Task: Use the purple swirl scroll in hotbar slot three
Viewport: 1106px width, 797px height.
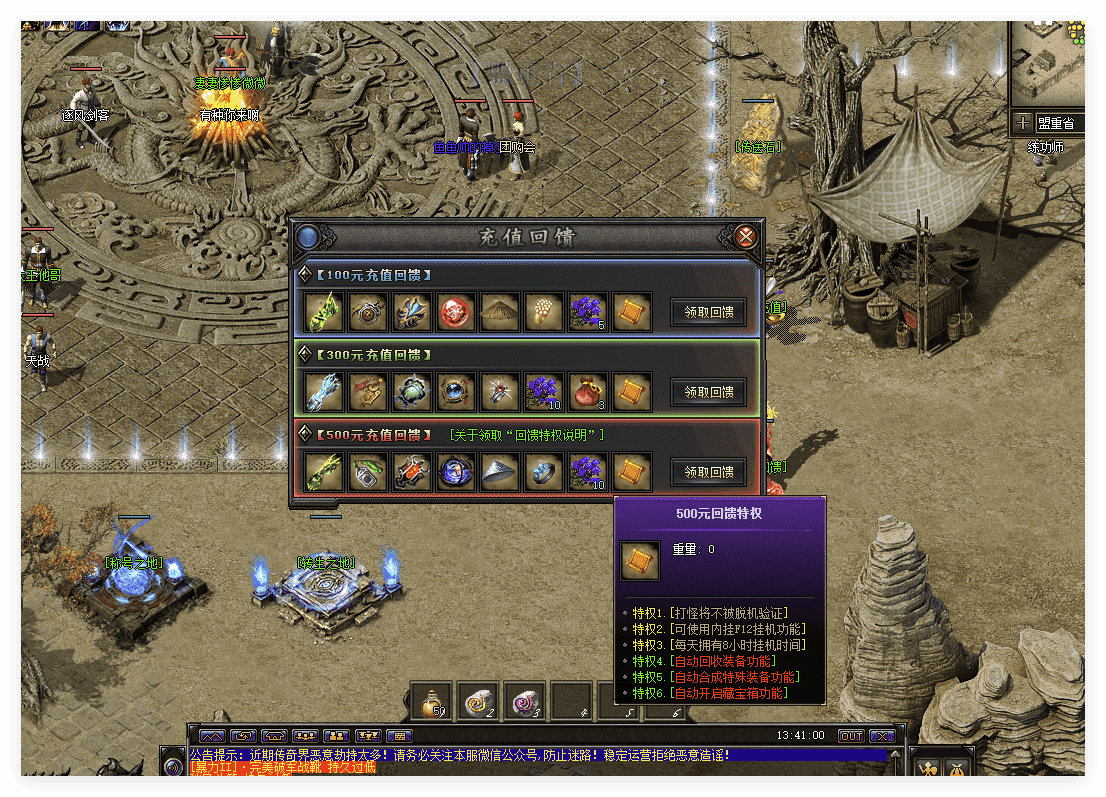Action: click(x=524, y=702)
